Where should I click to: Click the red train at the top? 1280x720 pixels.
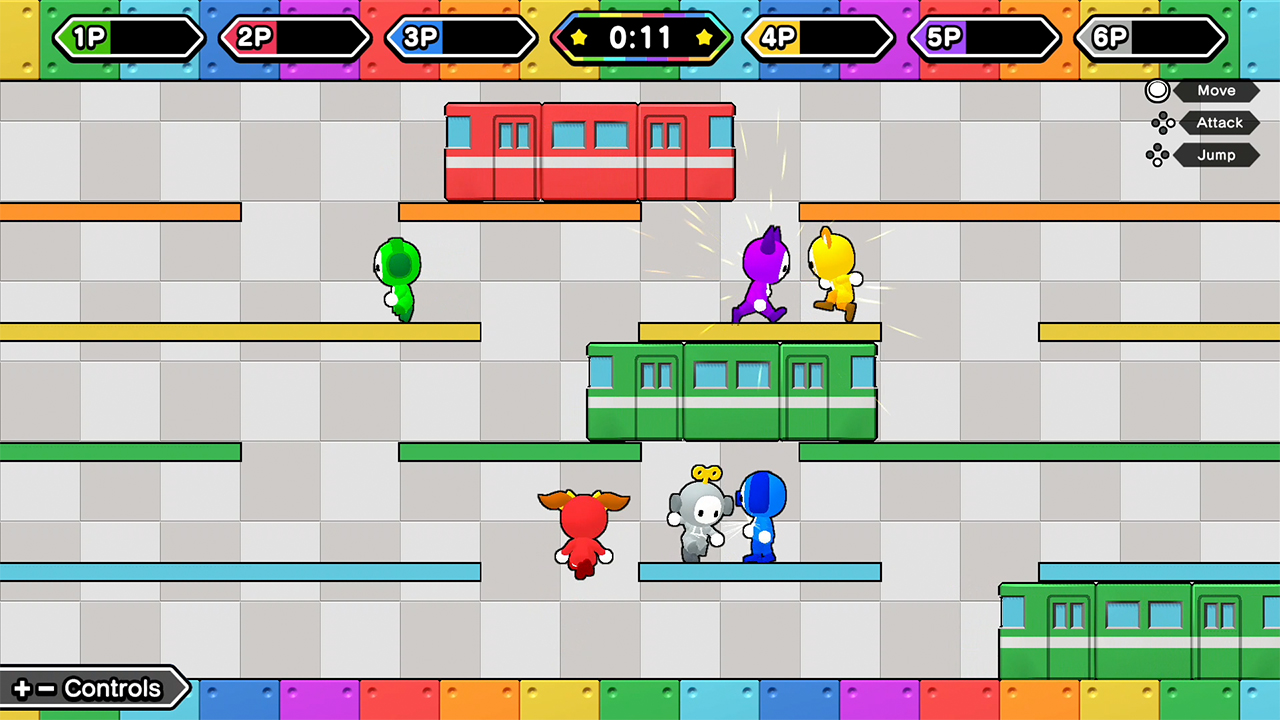click(x=589, y=150)
